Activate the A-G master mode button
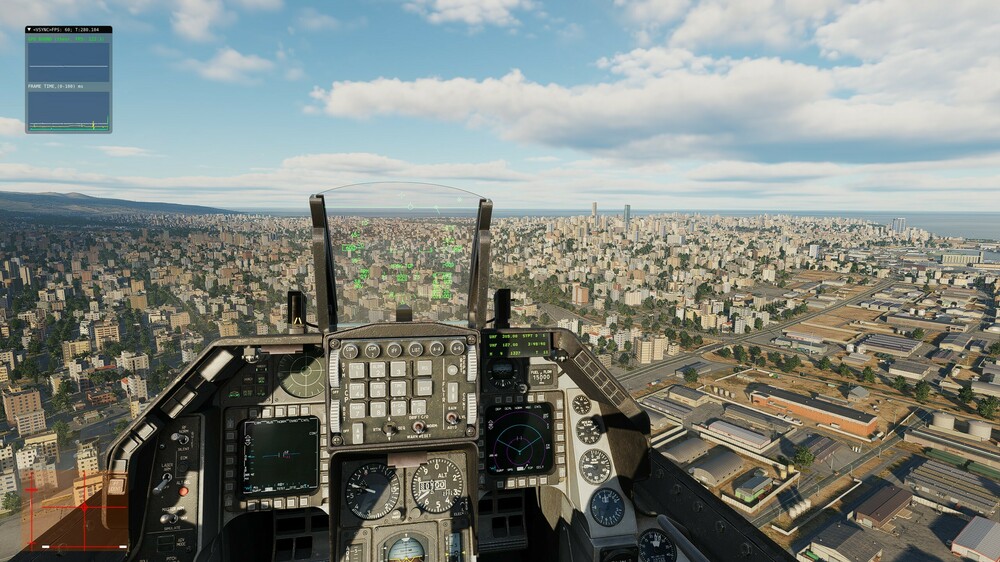 (x=456, y=350)
